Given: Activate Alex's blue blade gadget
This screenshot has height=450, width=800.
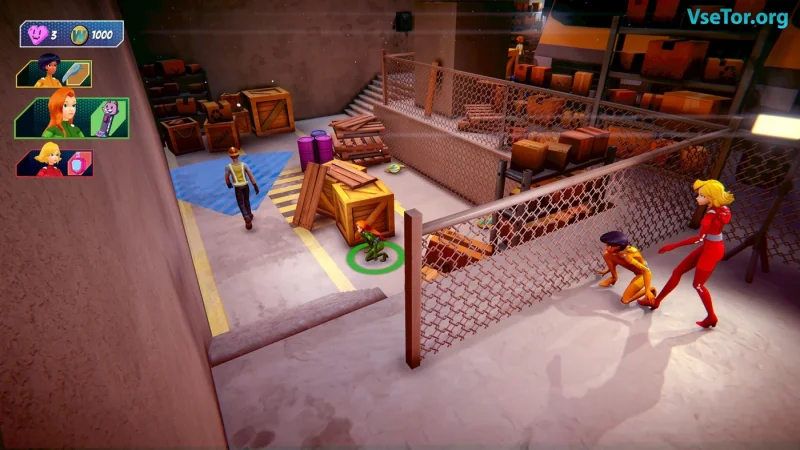Looking at the screenshot, I should pyautogui.click(x=77, y=74).
